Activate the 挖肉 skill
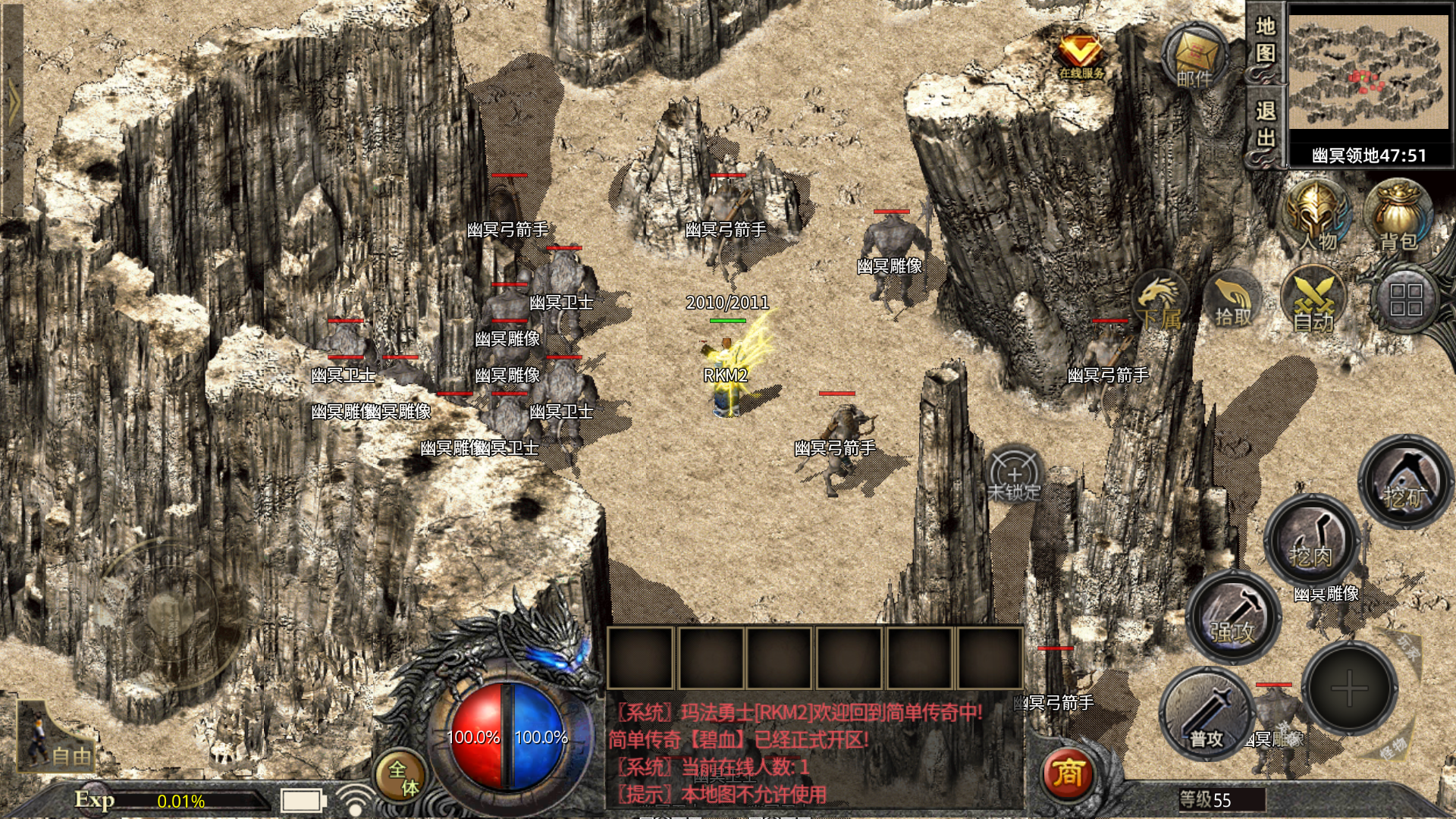 click(1310, 541)
